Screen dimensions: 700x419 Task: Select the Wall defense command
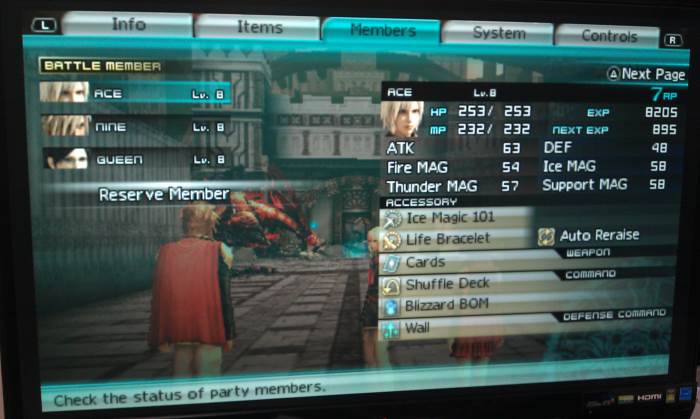[x=417, y=327]
